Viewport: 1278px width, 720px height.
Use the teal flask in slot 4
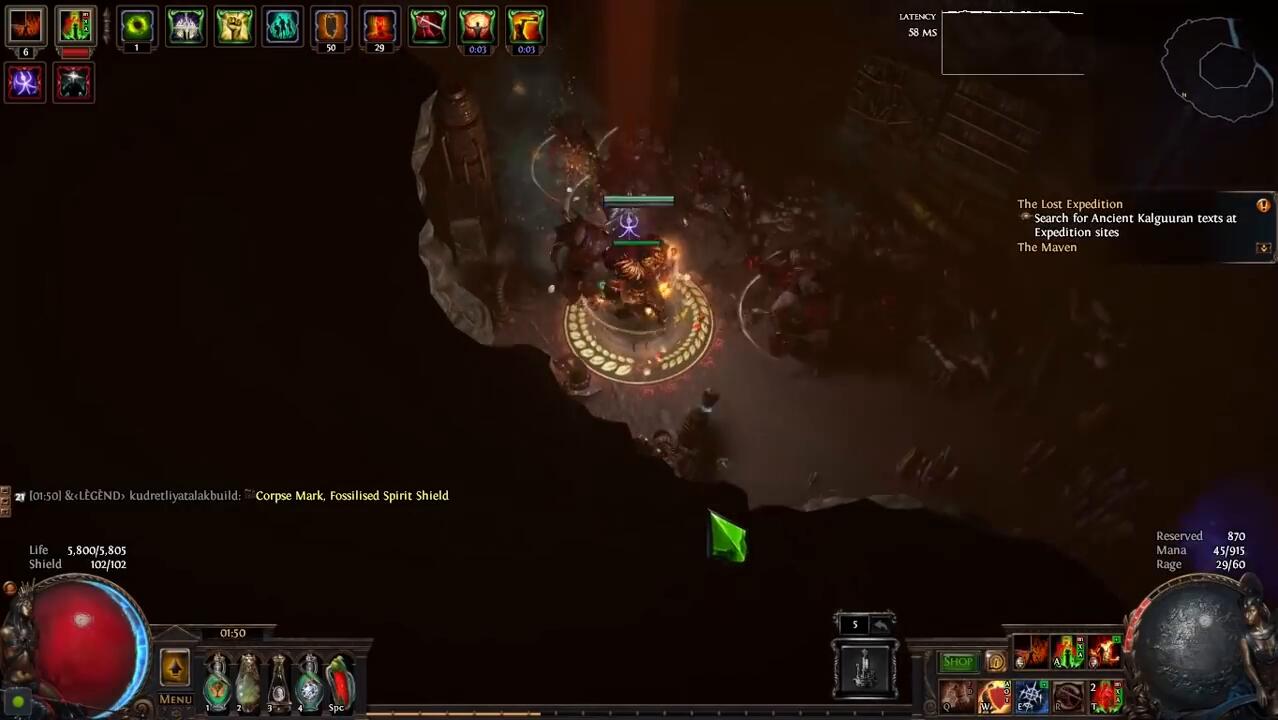click(x=309, y=681)
